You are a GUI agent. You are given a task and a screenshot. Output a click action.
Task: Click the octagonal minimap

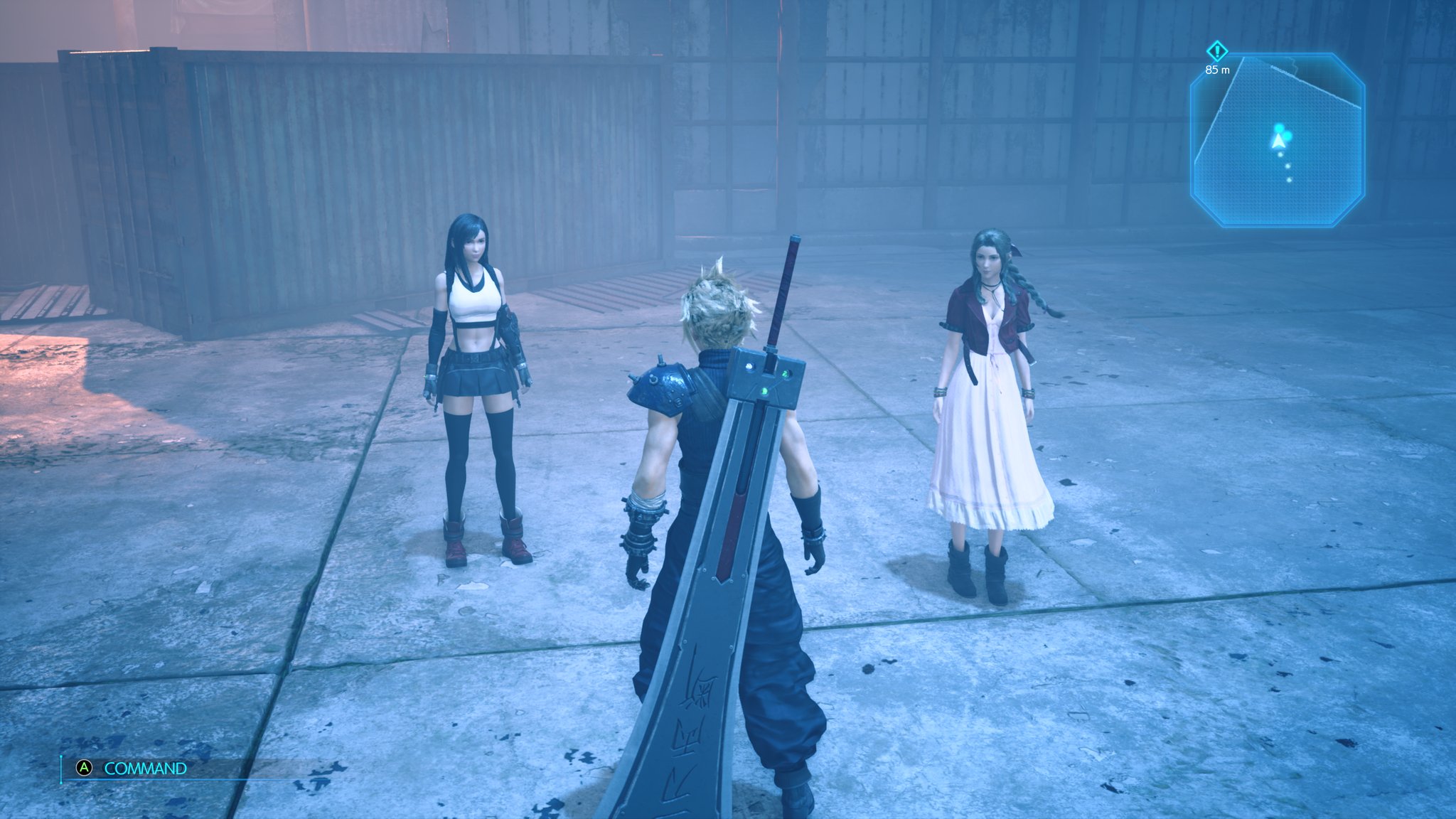pos(1277,141)
